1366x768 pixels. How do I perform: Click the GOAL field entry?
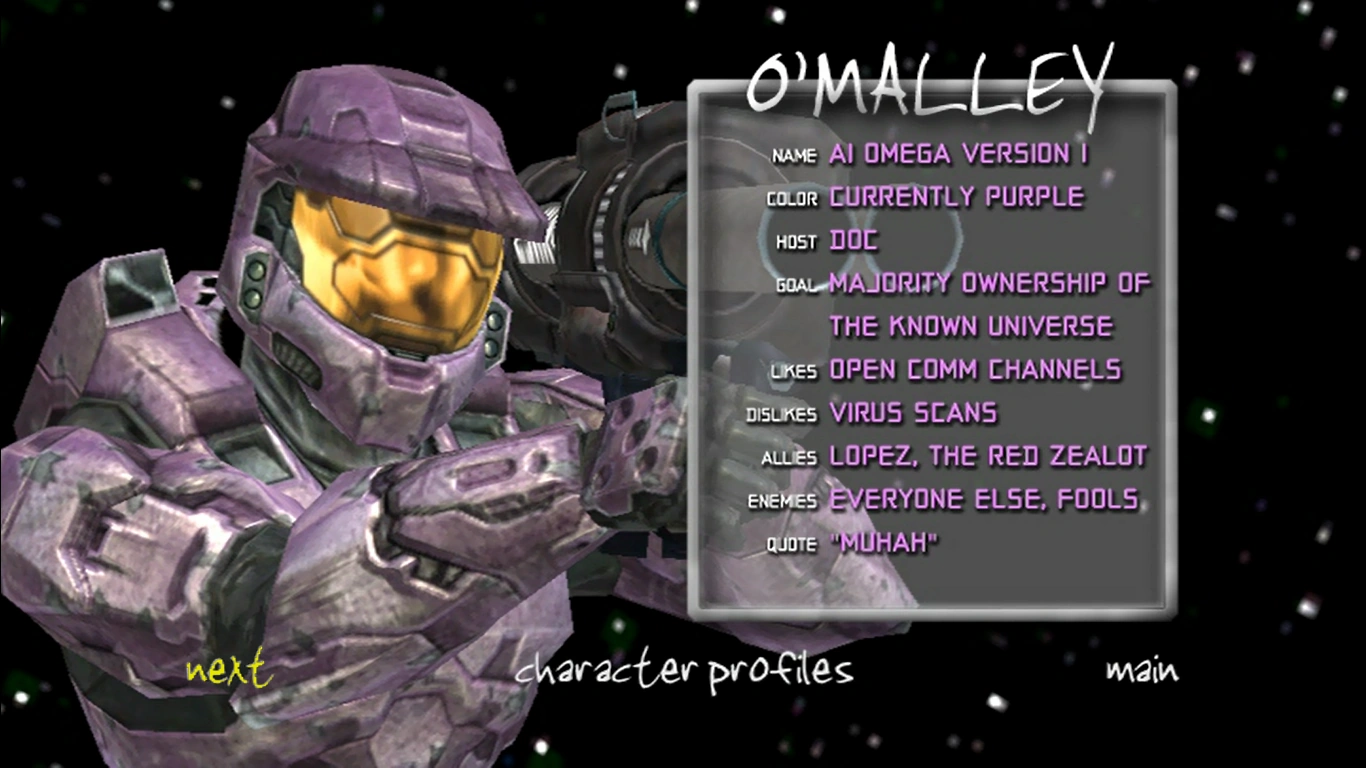coord(988,284)
